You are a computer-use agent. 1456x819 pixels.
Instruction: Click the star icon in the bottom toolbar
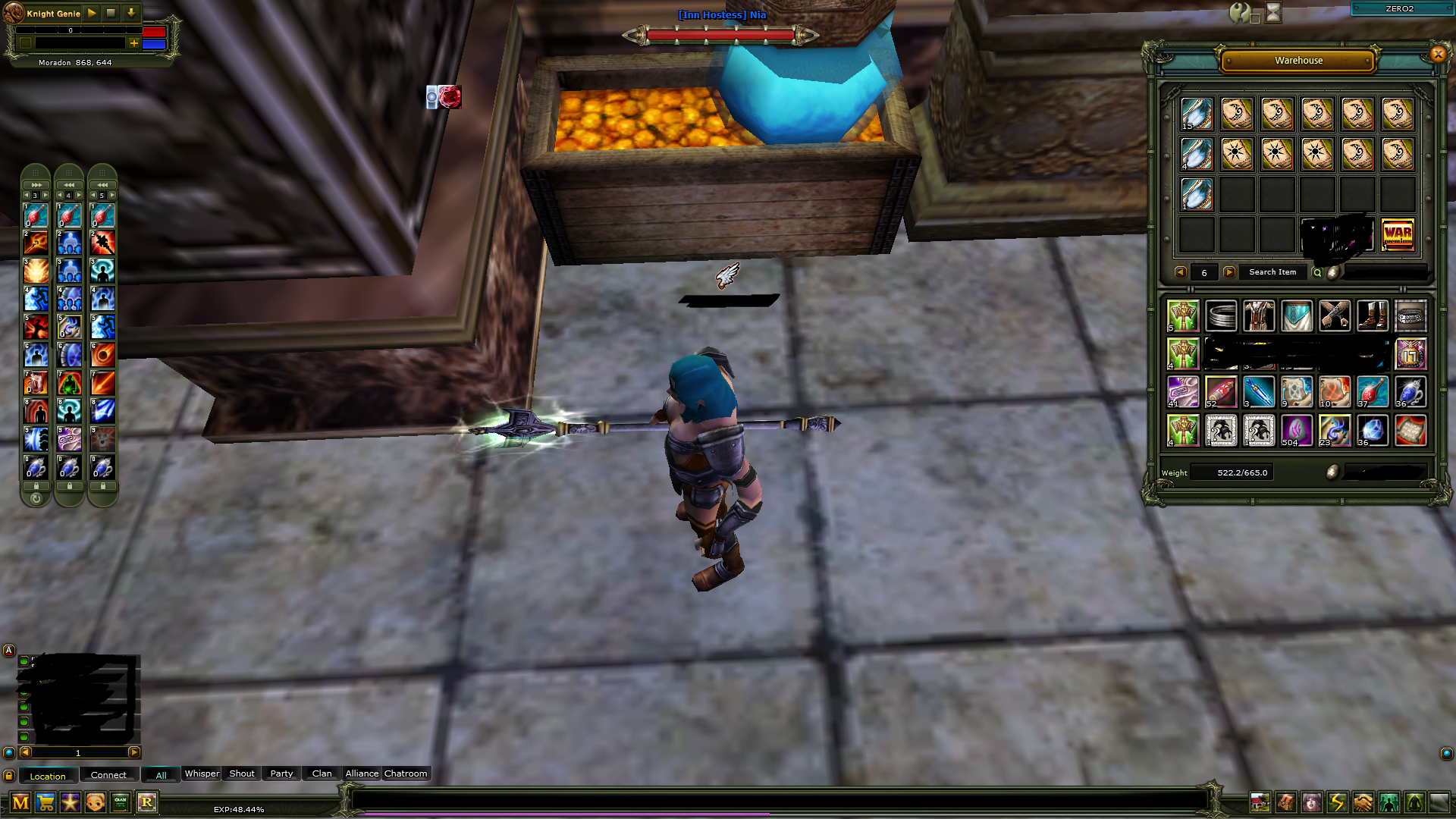(x=70, y=802)
